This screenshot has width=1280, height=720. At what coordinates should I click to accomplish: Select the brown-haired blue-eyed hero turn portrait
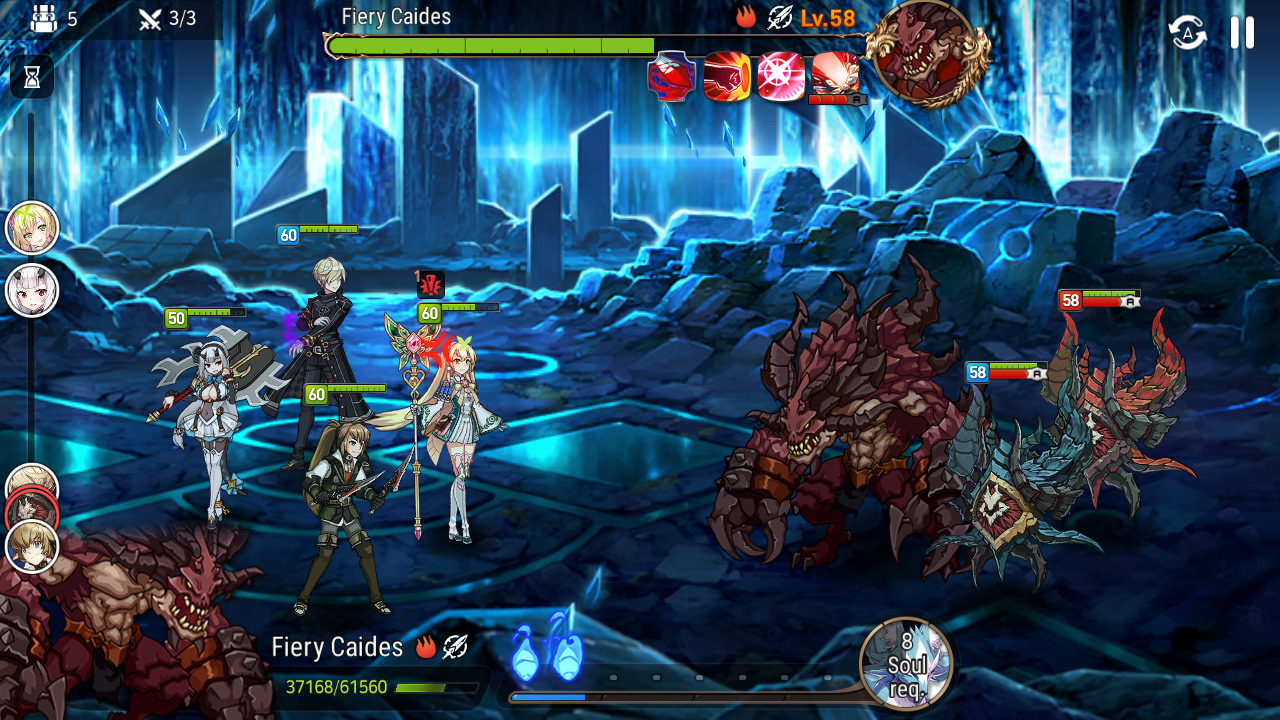pos(32,547)
